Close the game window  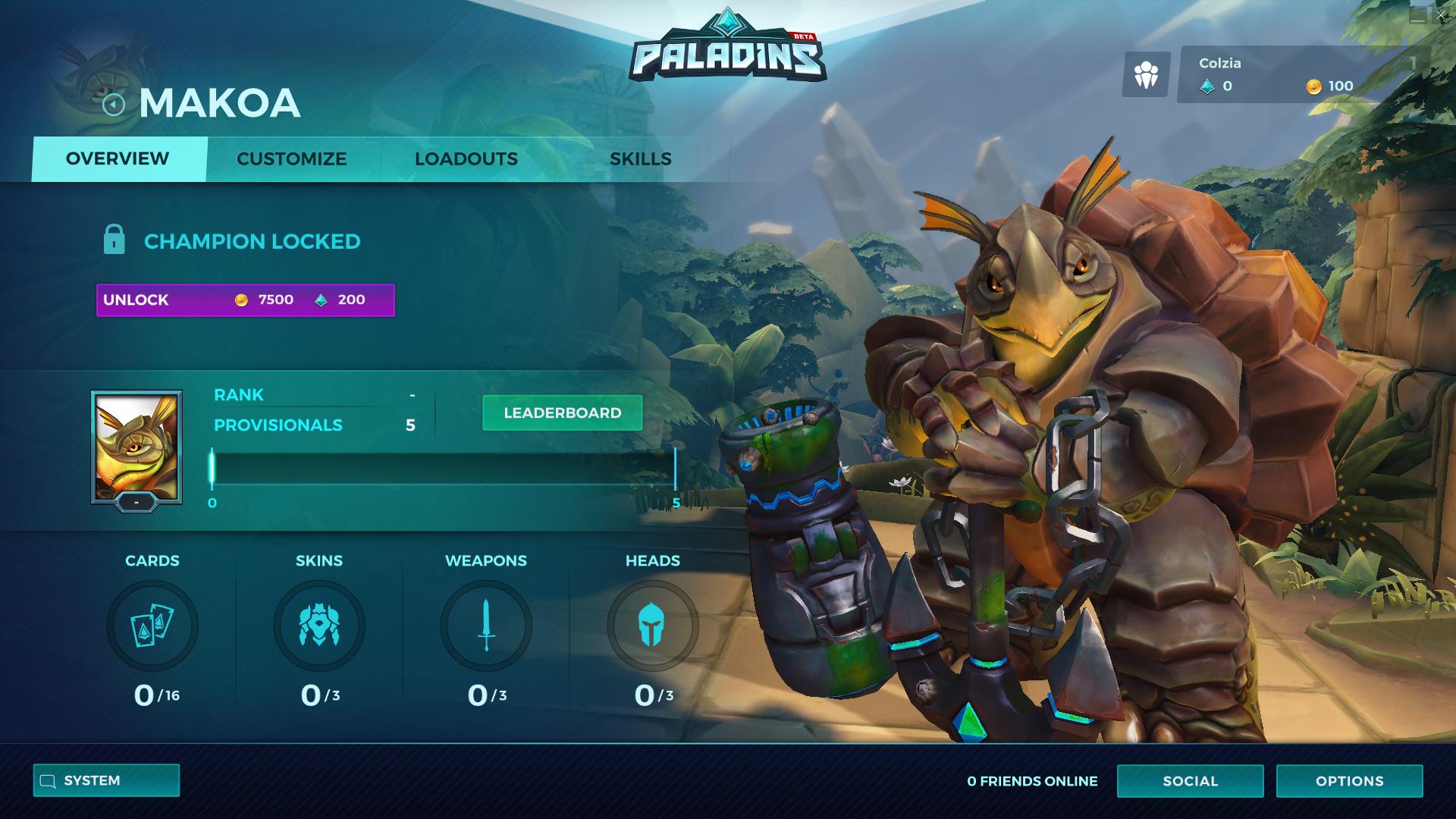click(x=1440, y=15)
